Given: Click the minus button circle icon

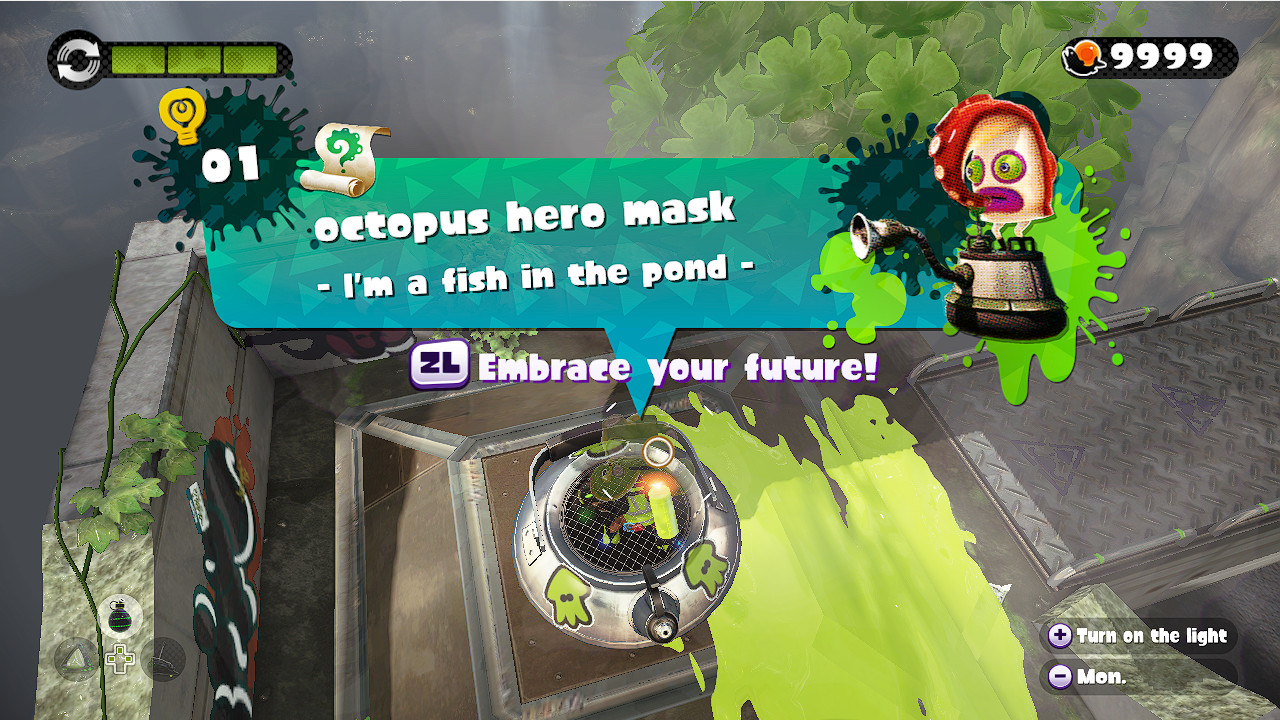Looking at the screenshot, I should (x=1058, y=677).
